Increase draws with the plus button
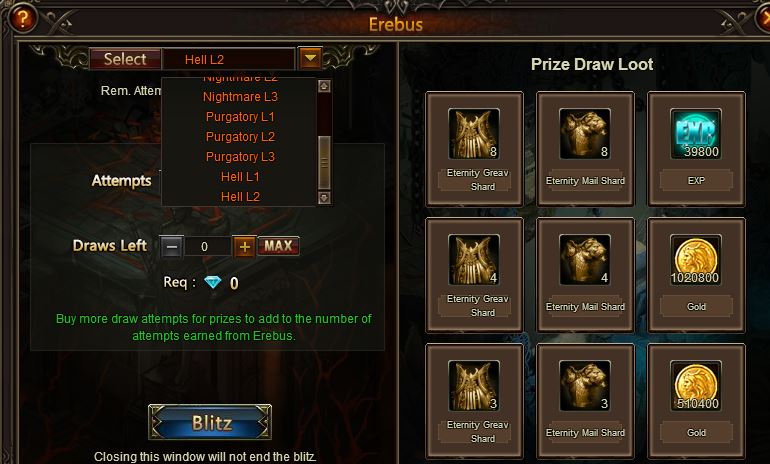The width and height of the screenshot is (770, 464). point(244,246)
